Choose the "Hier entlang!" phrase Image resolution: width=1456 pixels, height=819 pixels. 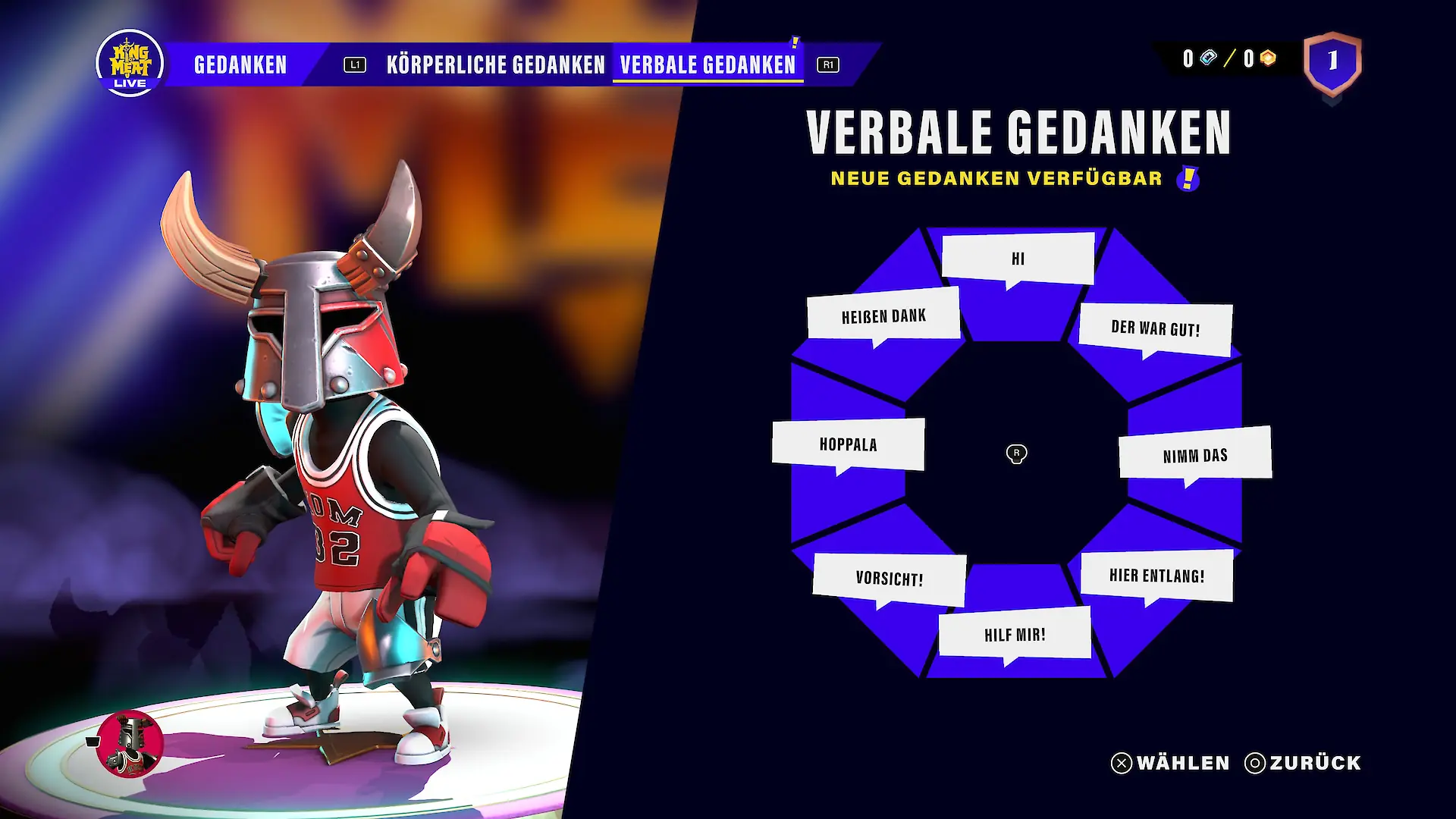tap(1156, 576)
